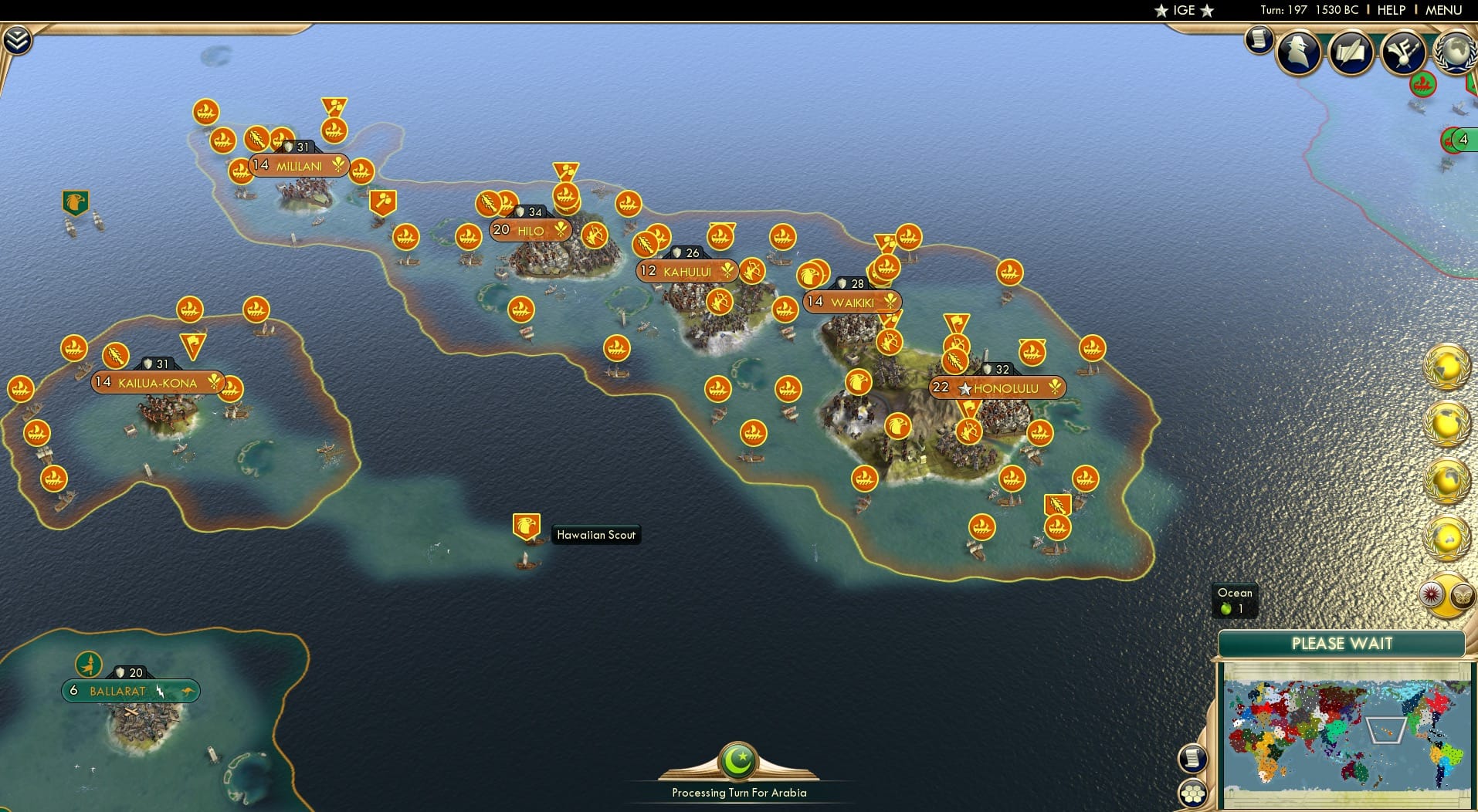The height and width of the screenshot is (812, 1478).
Task: Click the crescent icon on the Arabia banner
Action: pyautogui.click(x=738, y=760)
